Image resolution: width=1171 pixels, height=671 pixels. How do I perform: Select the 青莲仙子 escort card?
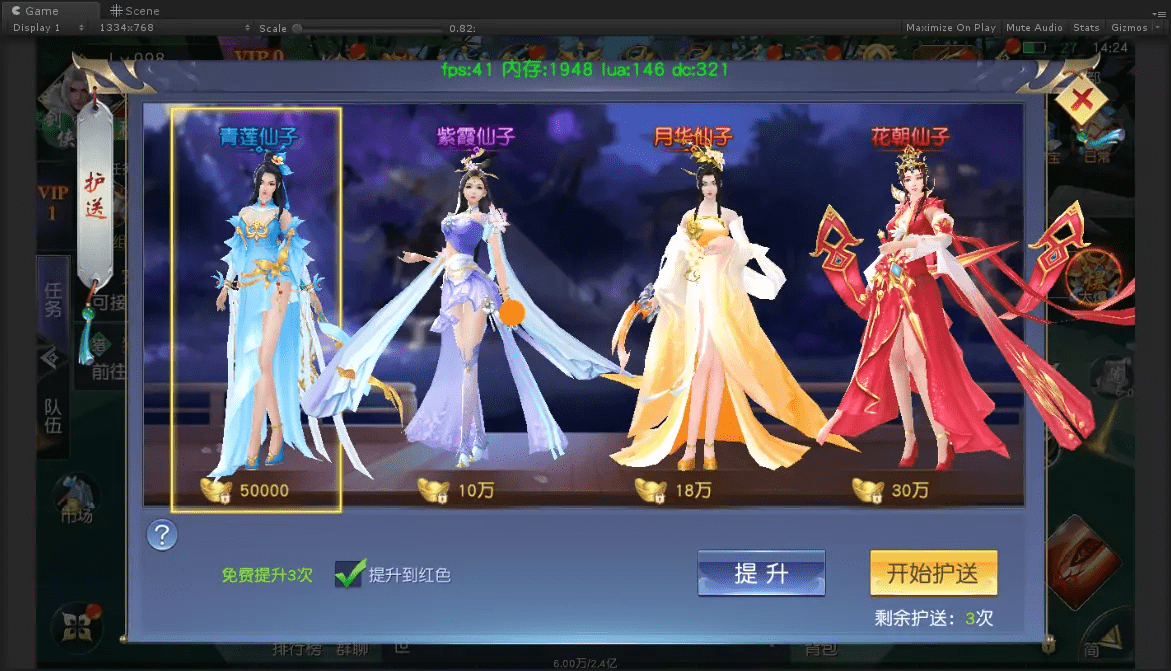[256, 310]
